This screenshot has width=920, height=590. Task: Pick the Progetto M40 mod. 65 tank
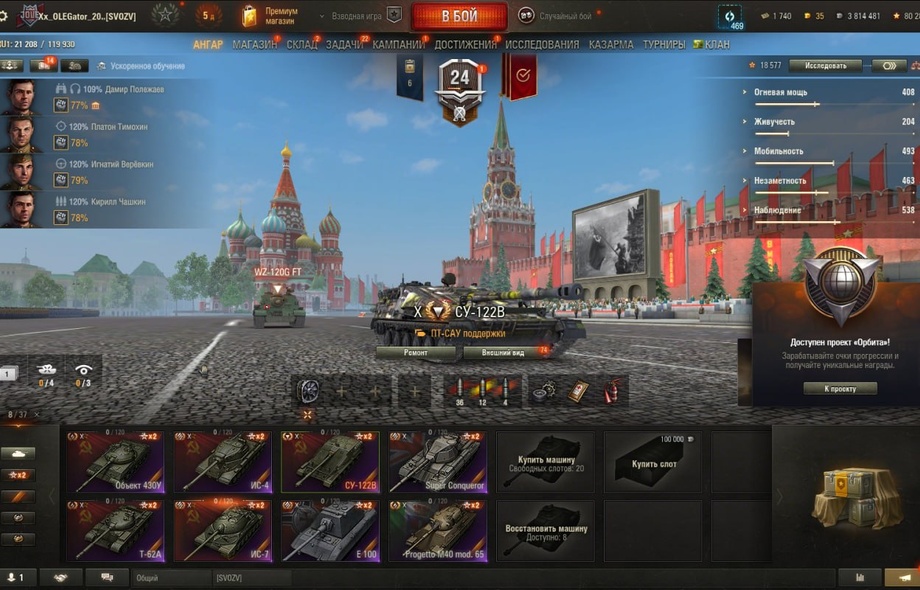pos(436,530)
